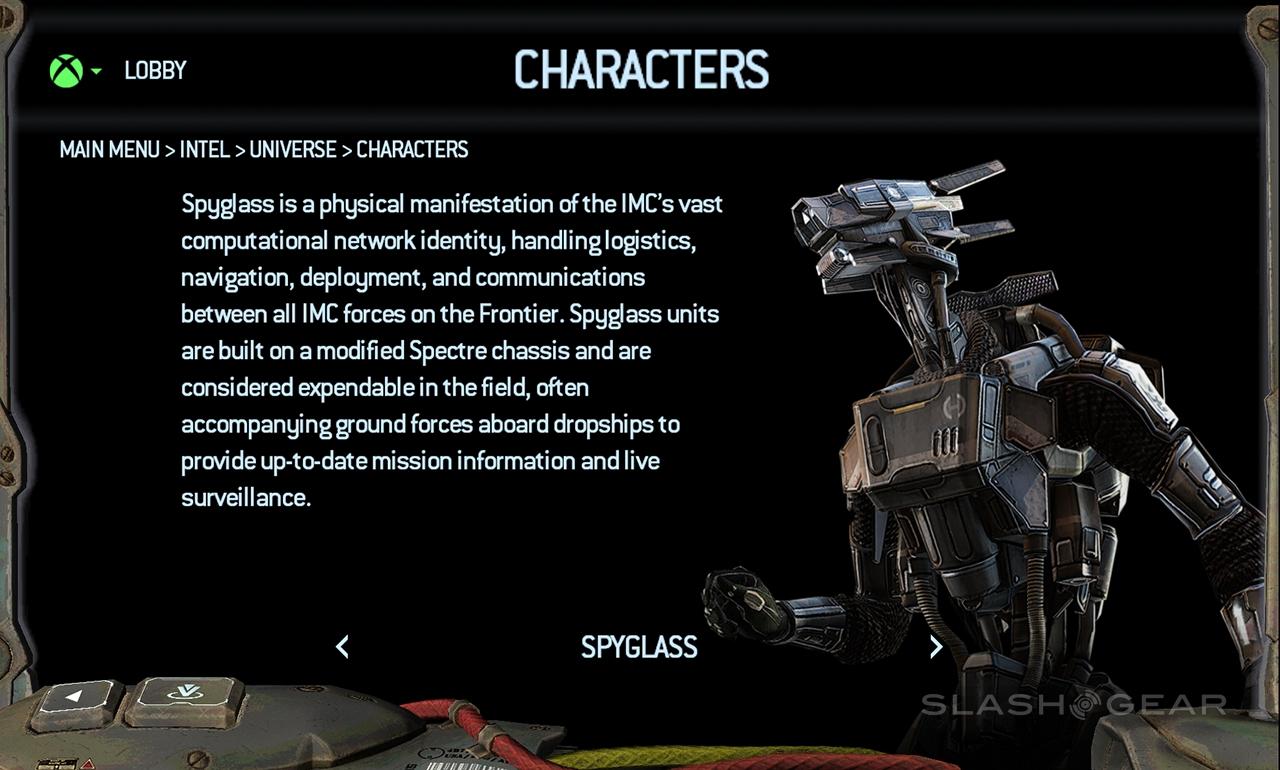Navigate to the Universe breadcrumb

point(293,150)
